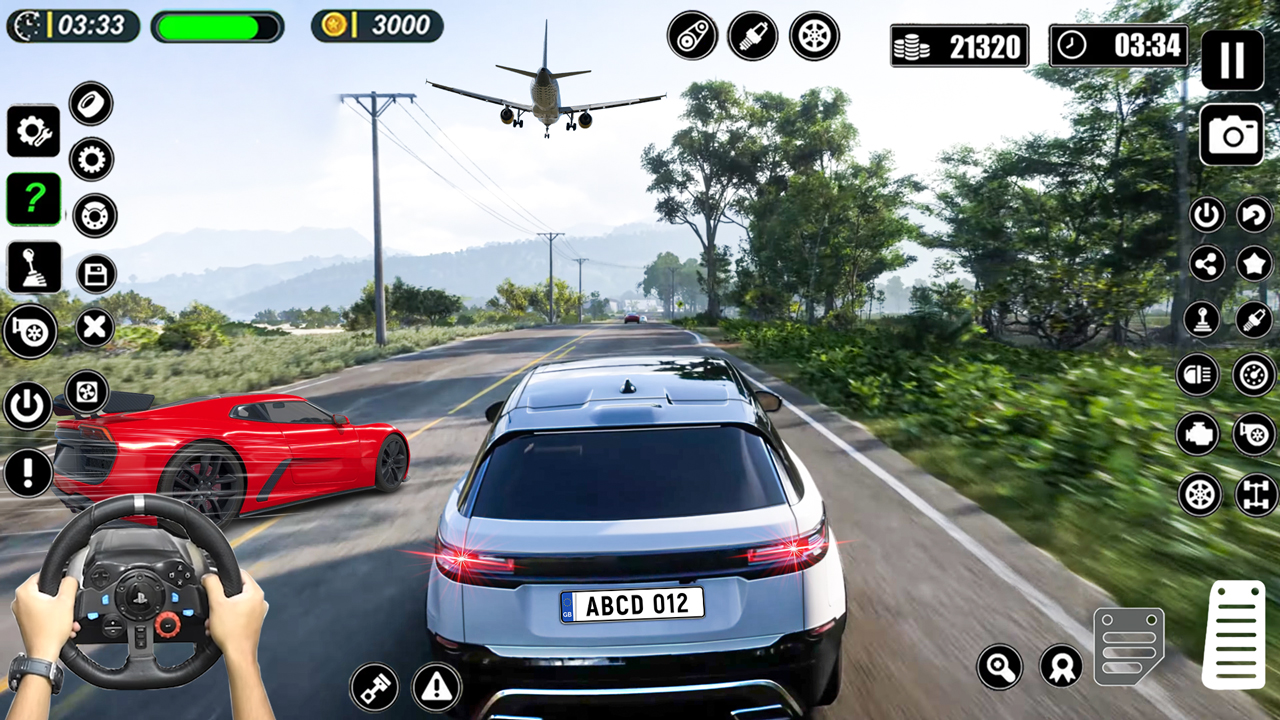
Task: Select the star favorite icon
Action: (1254, 264)
